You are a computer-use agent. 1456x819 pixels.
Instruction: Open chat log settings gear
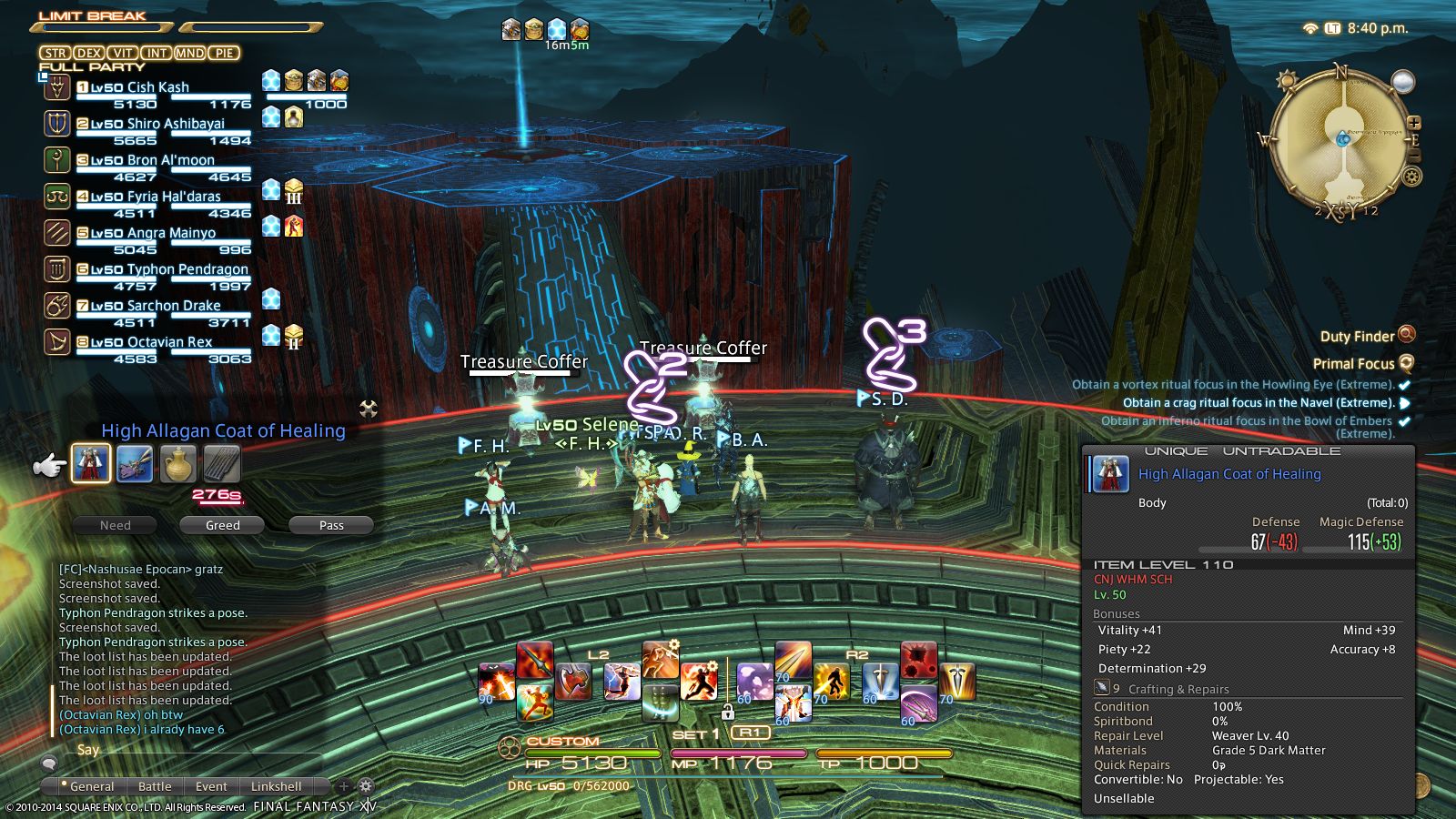tap(366, 785)
